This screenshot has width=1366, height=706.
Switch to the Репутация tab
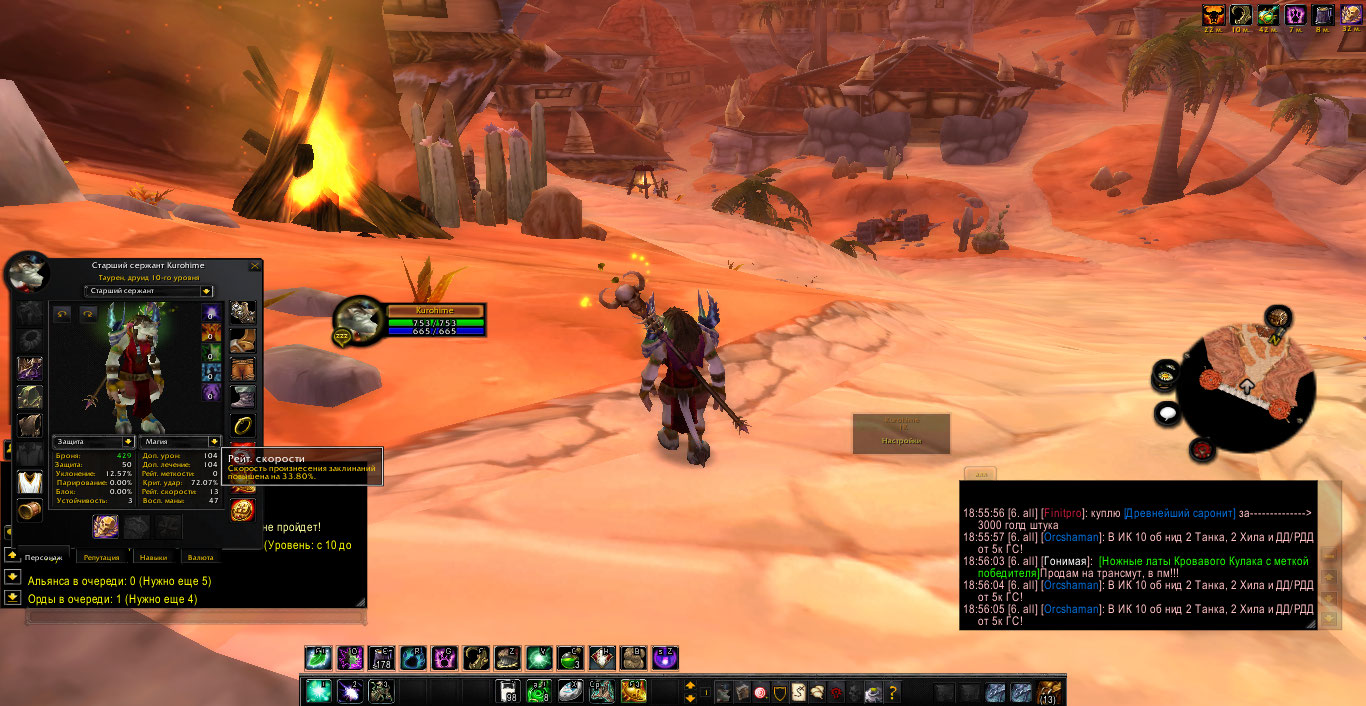point(102,557)
